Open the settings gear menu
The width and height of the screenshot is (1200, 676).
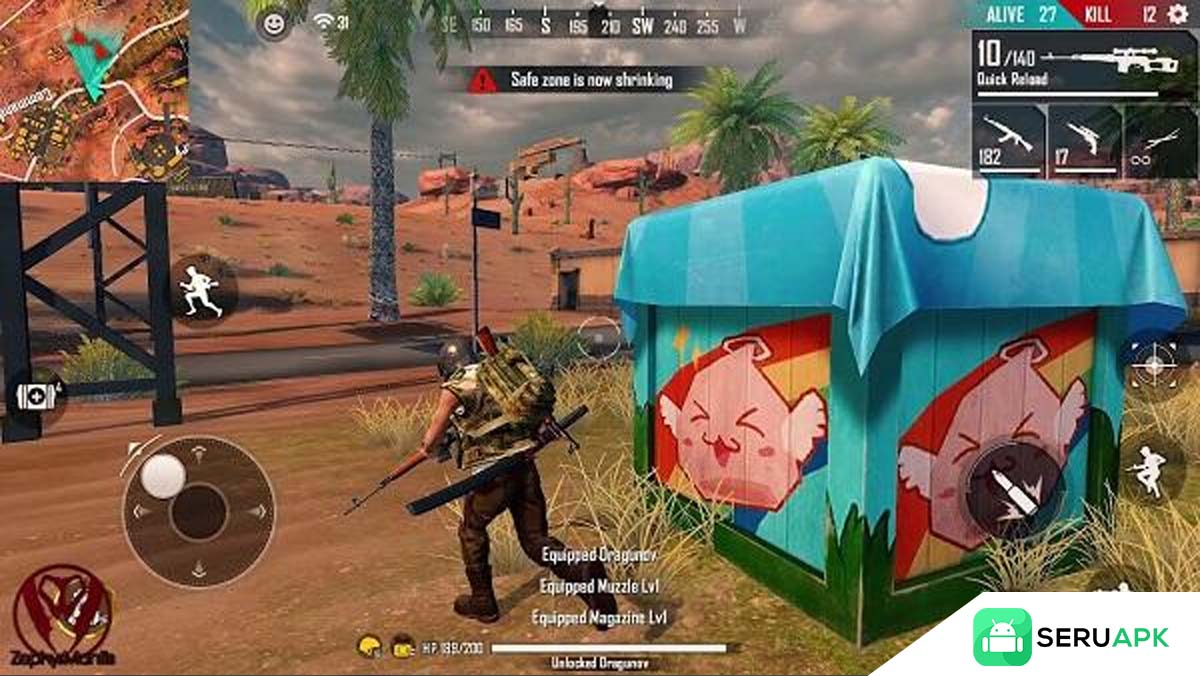tap(1176, 14)
